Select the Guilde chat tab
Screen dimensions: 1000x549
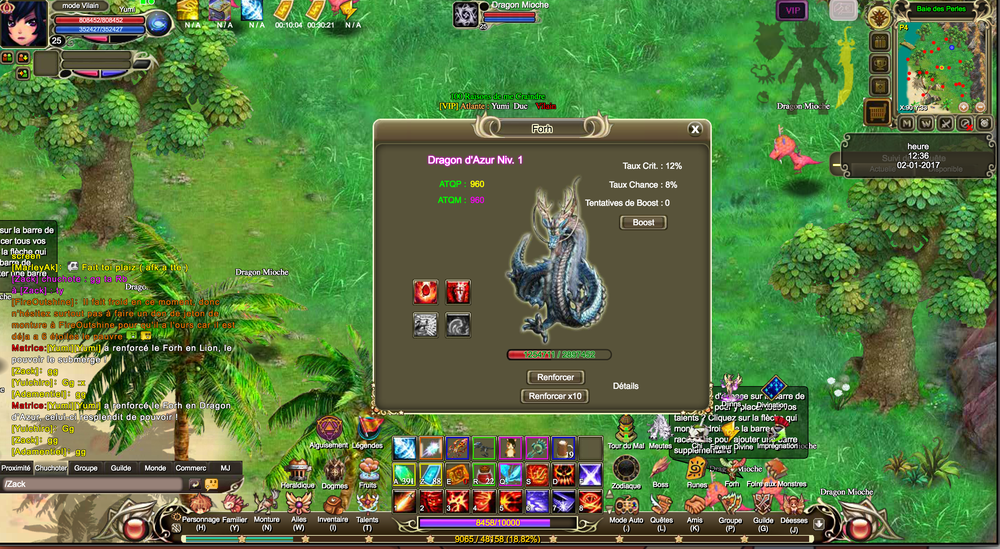(x=121, y=467)
